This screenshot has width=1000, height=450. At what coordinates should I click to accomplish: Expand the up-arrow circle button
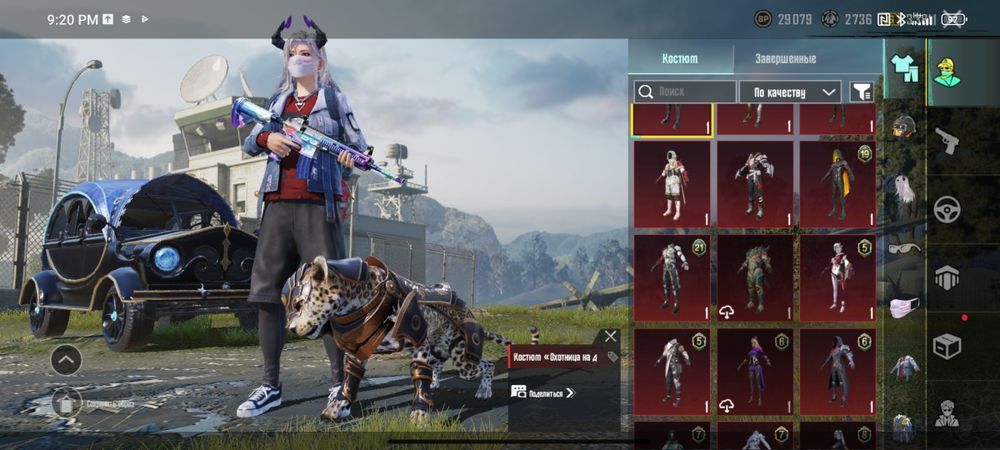tap(67, 358)
